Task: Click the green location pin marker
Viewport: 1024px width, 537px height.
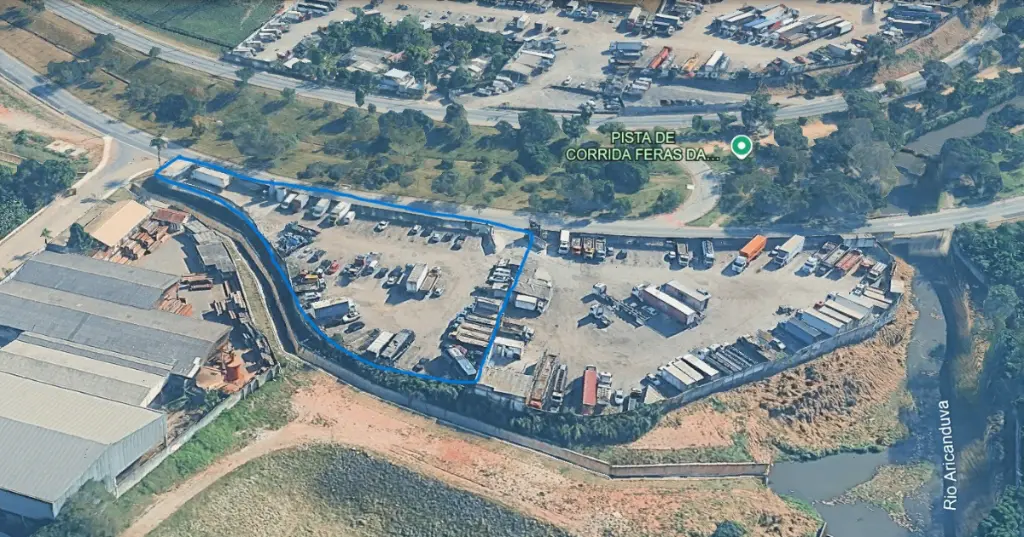Action: [x=741, y=147]
